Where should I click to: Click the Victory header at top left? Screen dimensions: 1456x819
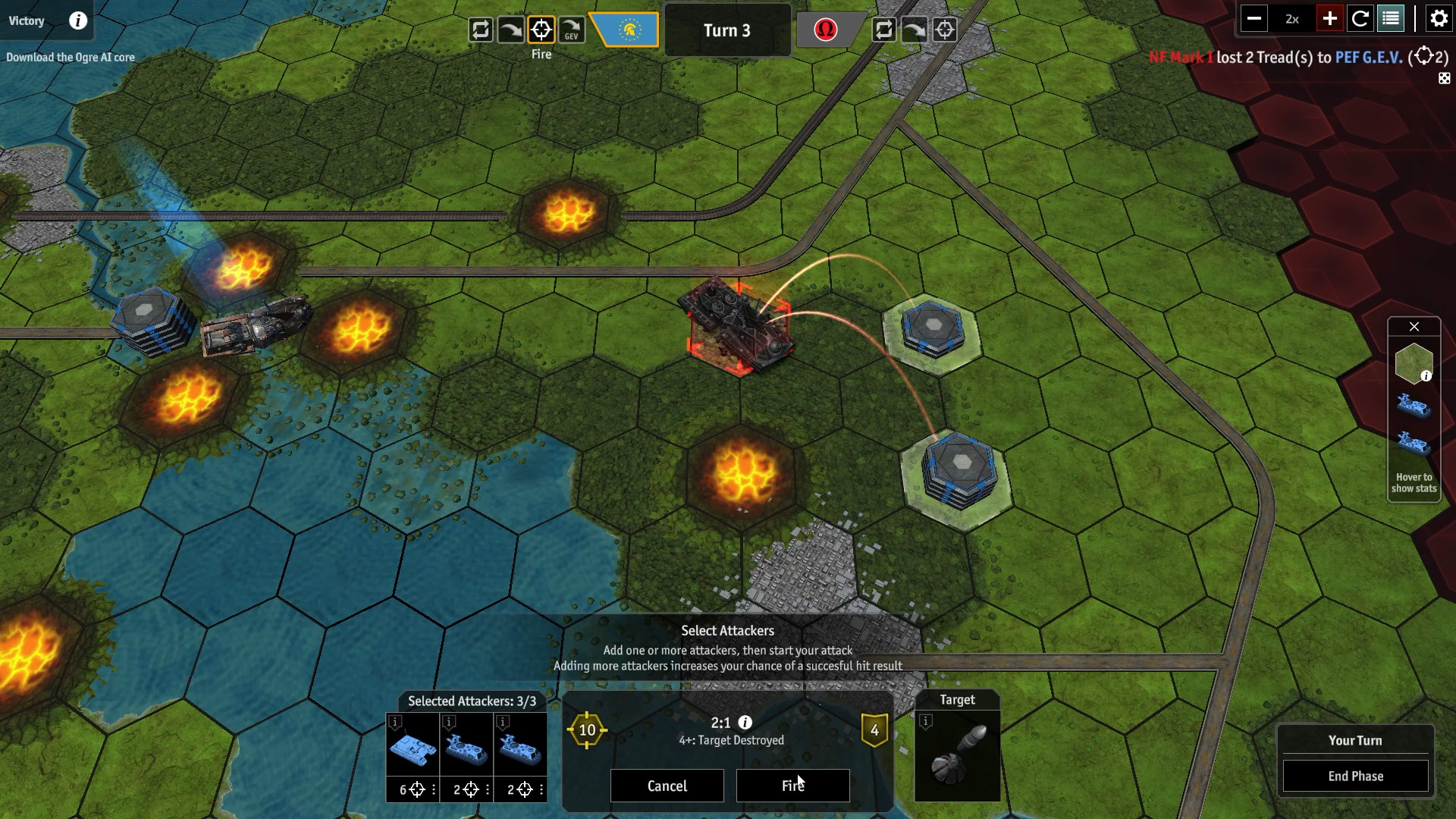point(27,20)
